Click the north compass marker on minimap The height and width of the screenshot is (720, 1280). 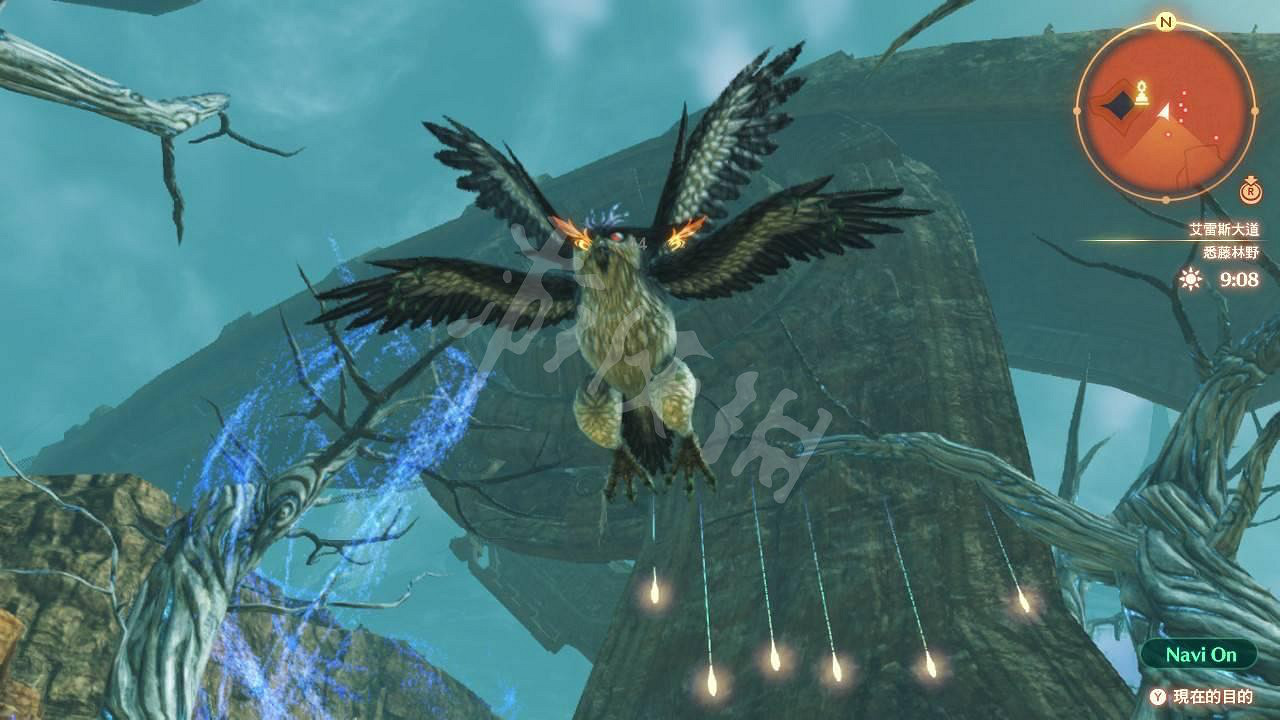click(x=1166, y=22)
